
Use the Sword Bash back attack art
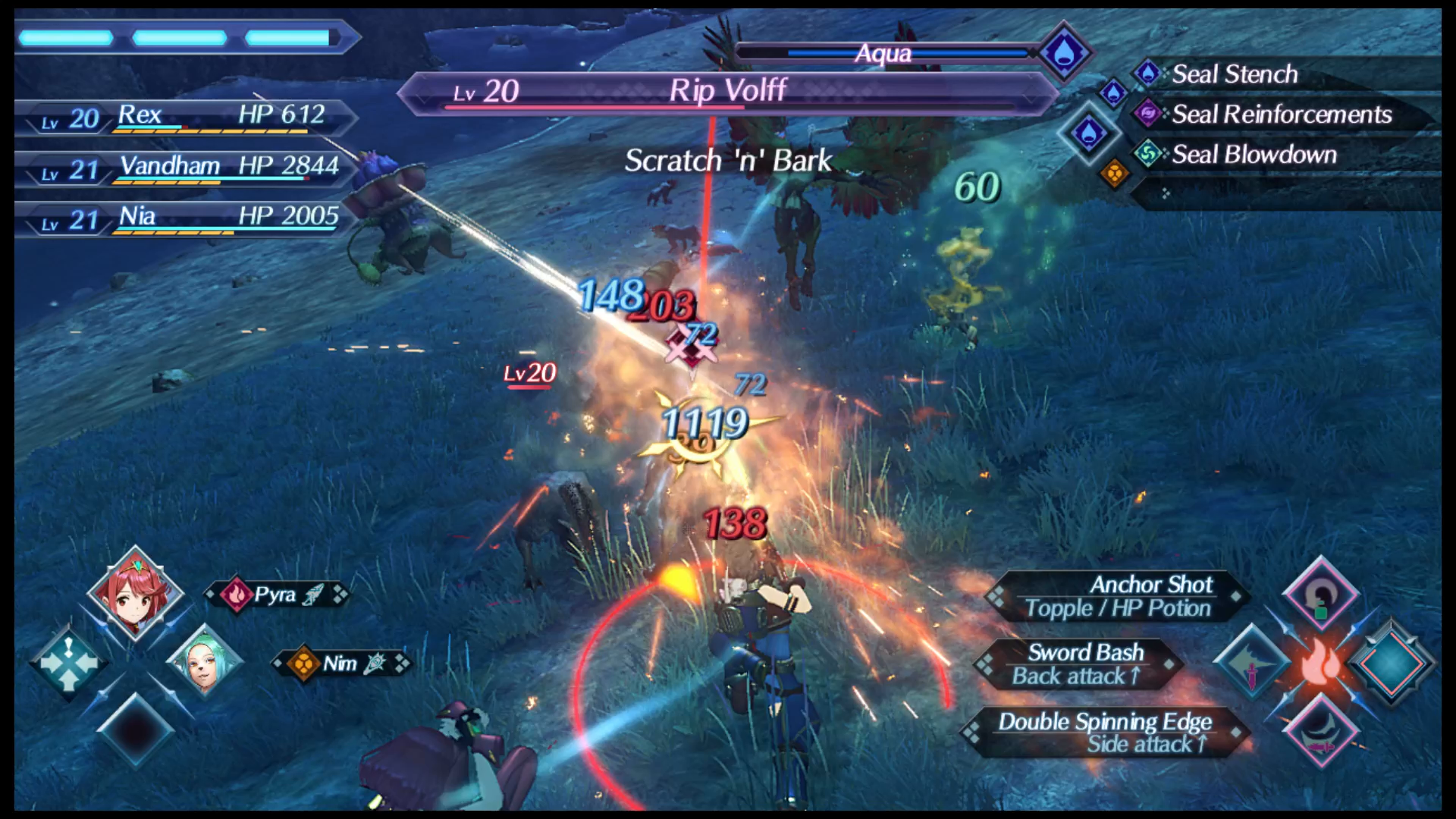point(1084,664)
